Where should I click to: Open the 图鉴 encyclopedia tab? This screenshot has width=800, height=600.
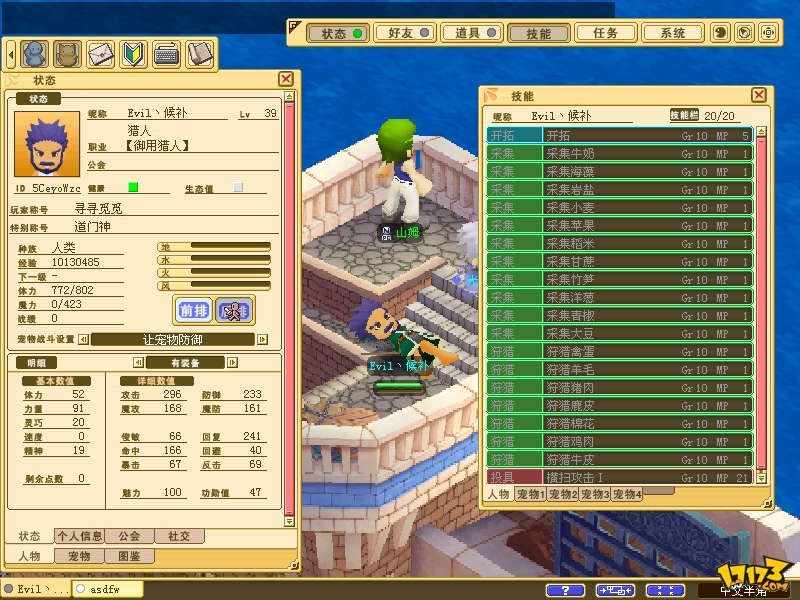point(129,556)
